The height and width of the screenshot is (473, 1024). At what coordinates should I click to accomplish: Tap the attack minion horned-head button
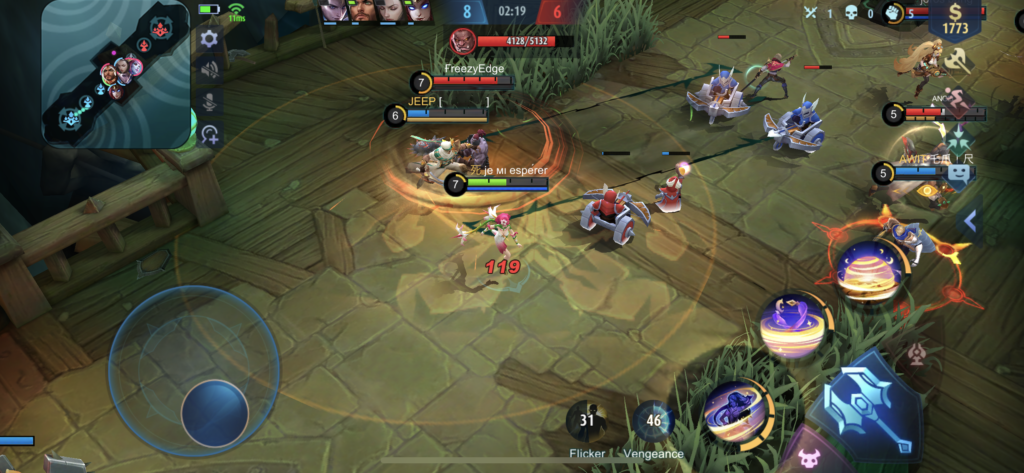(808, 459)
